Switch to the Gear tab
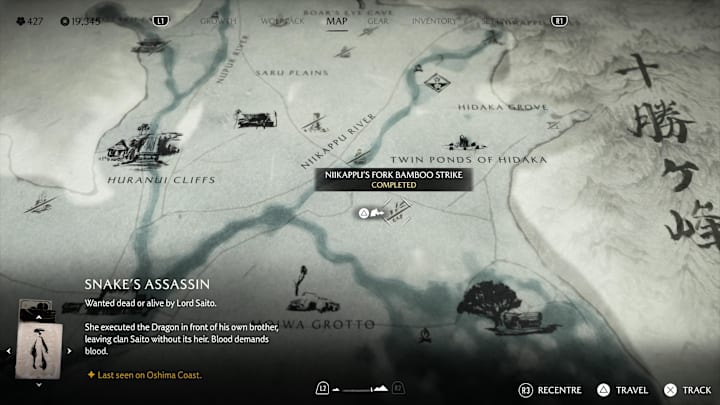Screen dimensions: 720x405 (x=378, y=20)
